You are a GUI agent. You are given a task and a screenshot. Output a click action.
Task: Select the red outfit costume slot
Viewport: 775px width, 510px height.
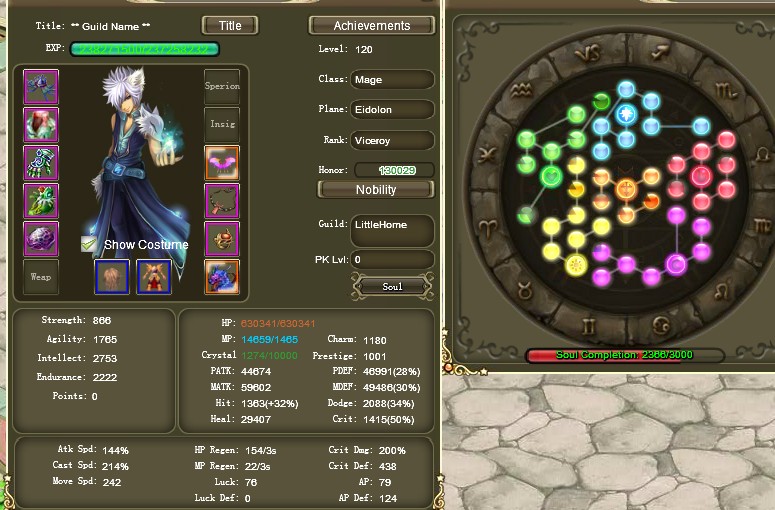point(154,277)
